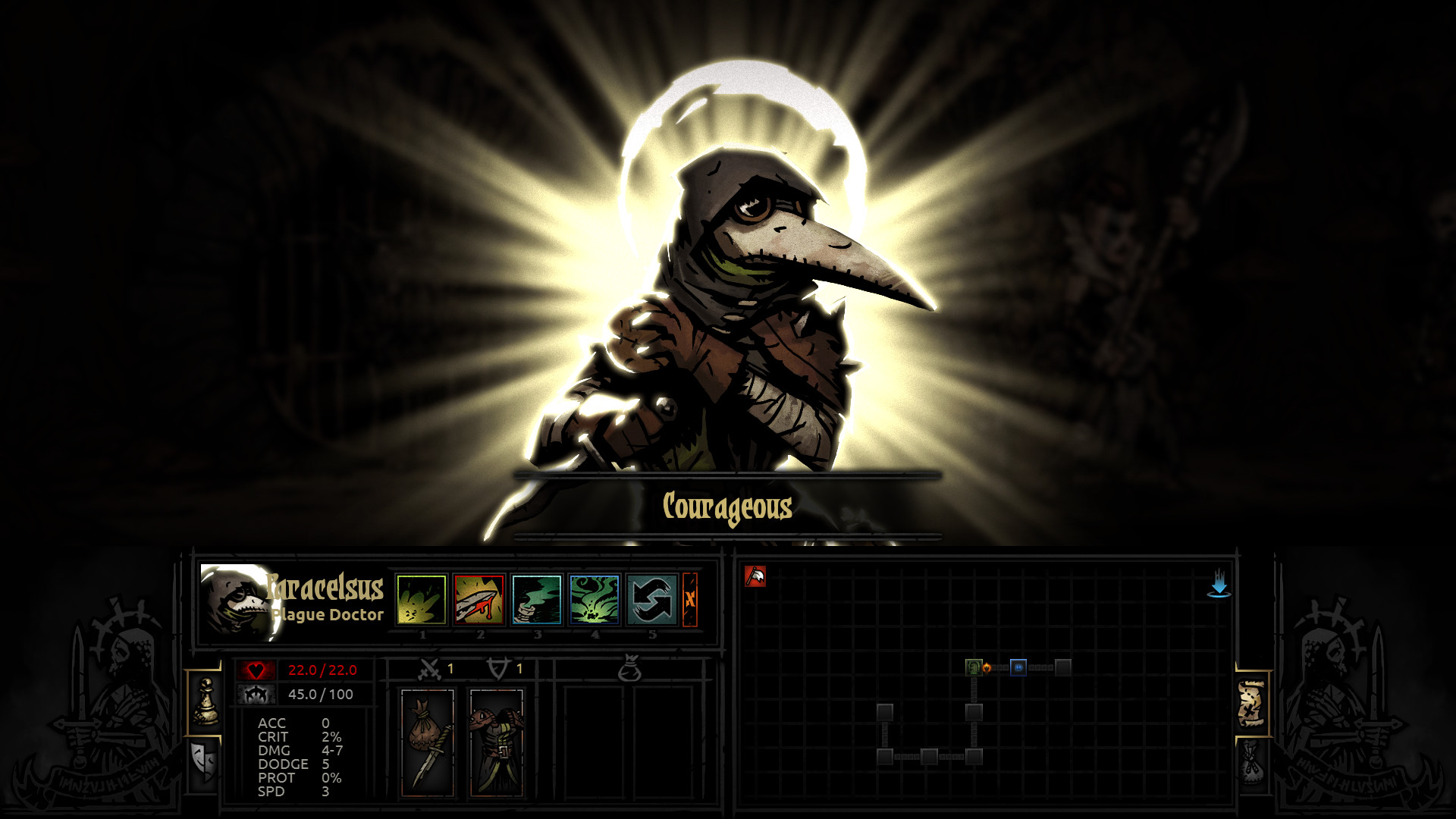Click the empty trinket slot
This screenshot has width=1456, height=819.
point(596,743)
